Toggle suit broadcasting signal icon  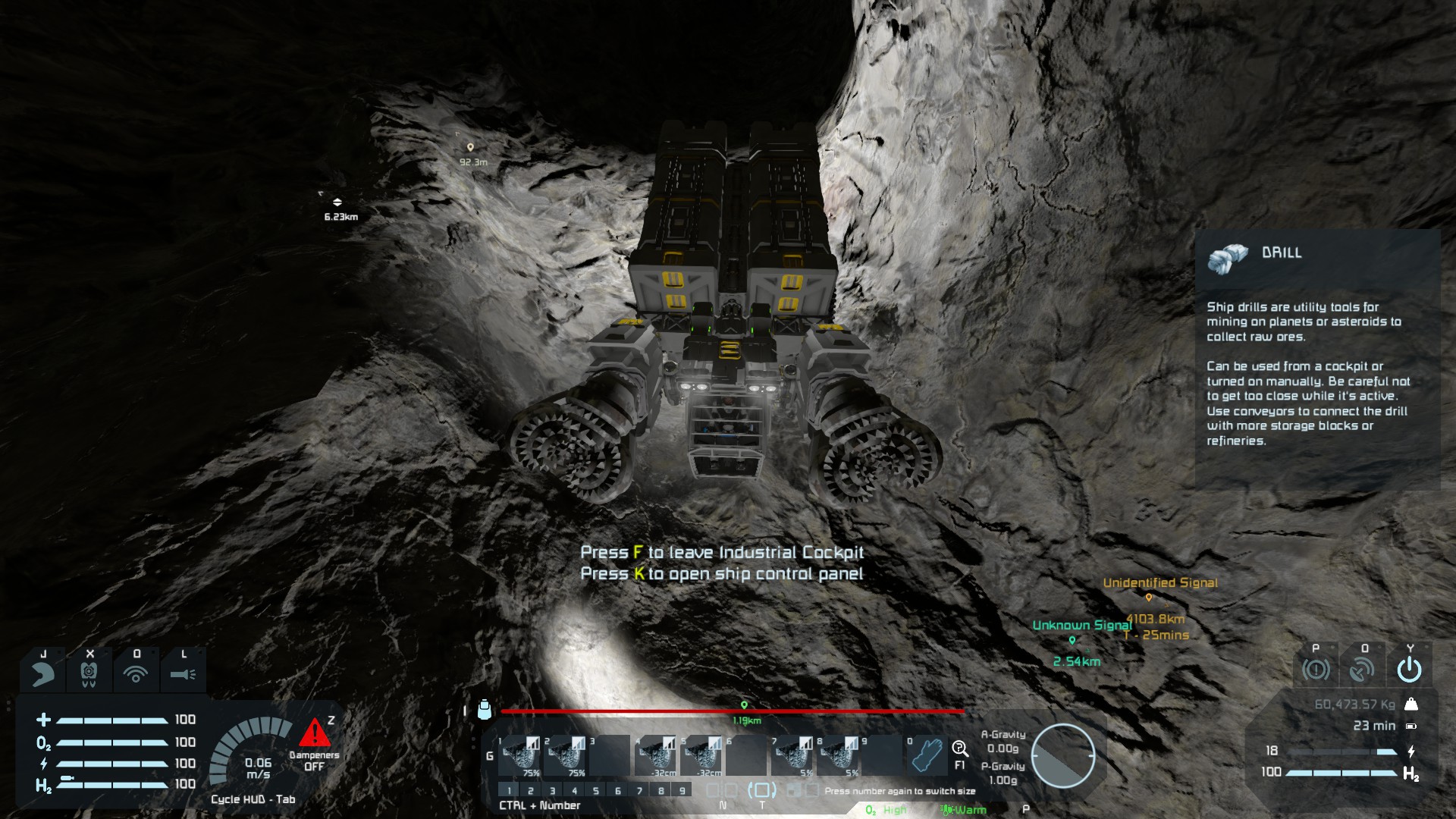pyautogui.click(x=136, y=672)
